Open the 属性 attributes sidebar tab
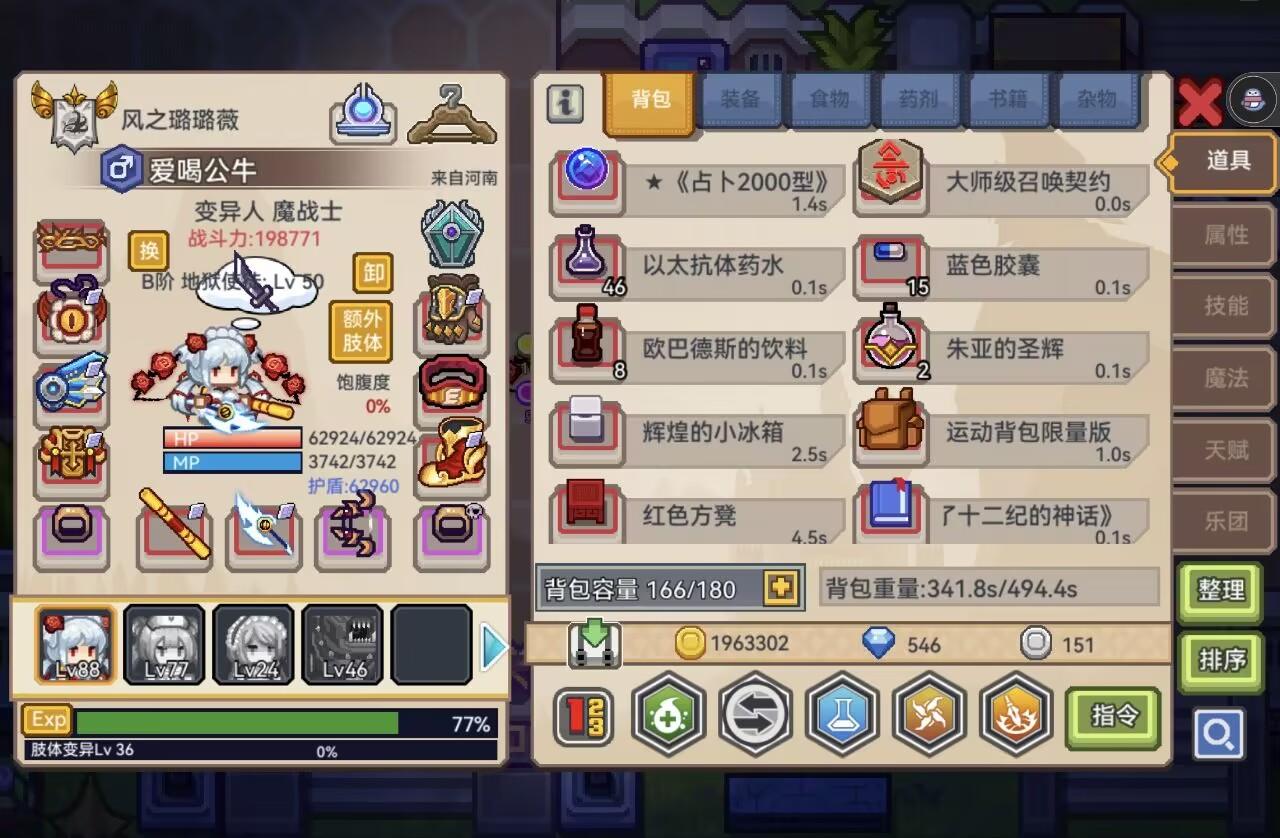 click(1228, 235)
